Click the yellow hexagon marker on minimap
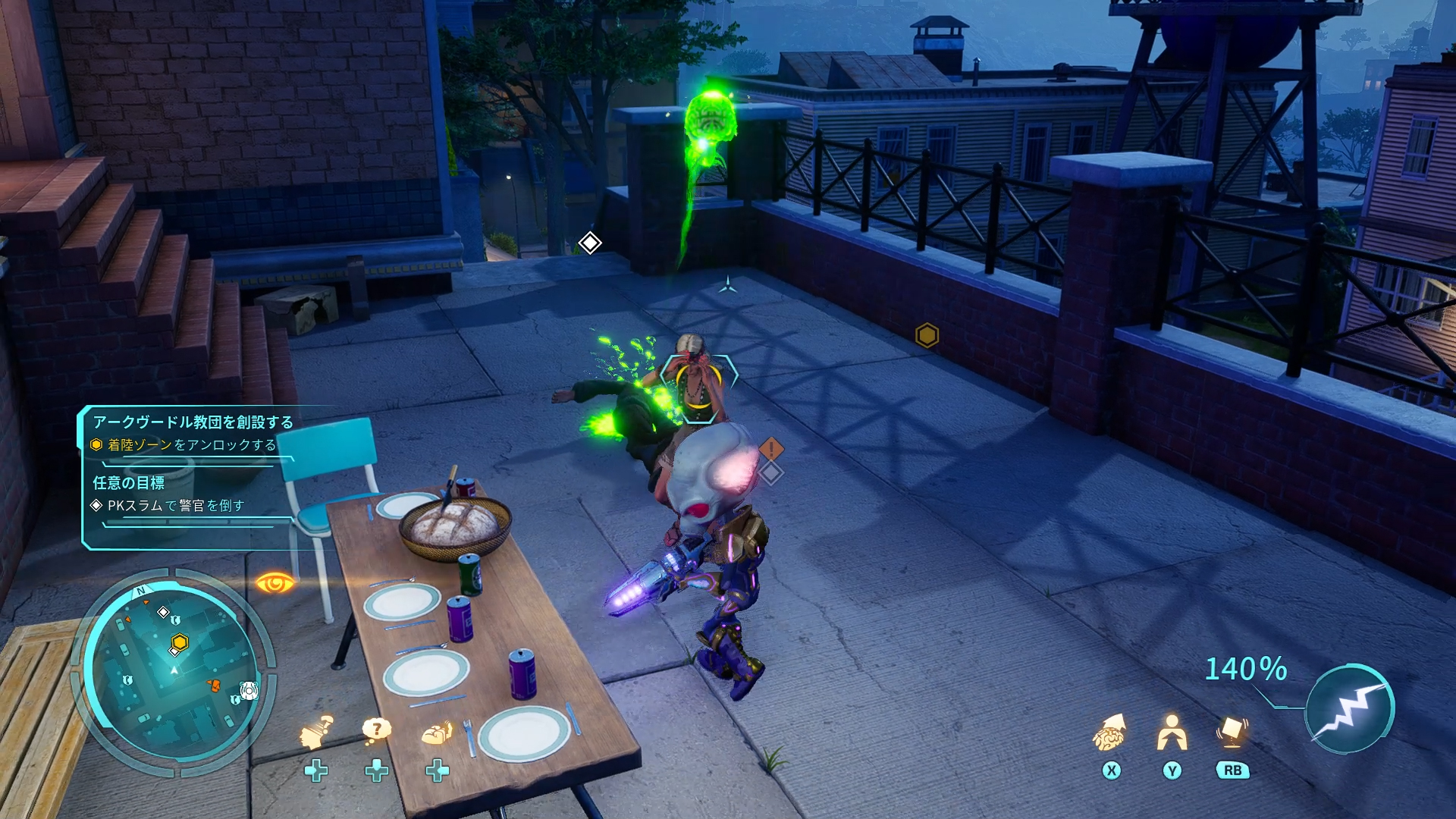This screenshot has height=819, width=1456. pos(180,642)
